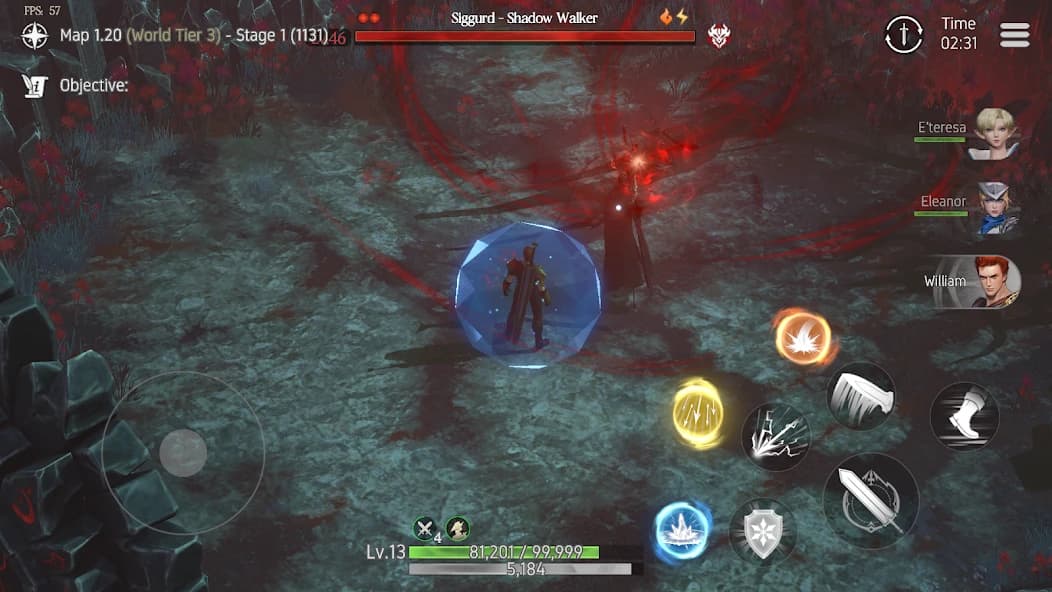Toggle the circular sword auto-battle icon
This screenshot has width=1052, height=592.
(x=904, y=35)
